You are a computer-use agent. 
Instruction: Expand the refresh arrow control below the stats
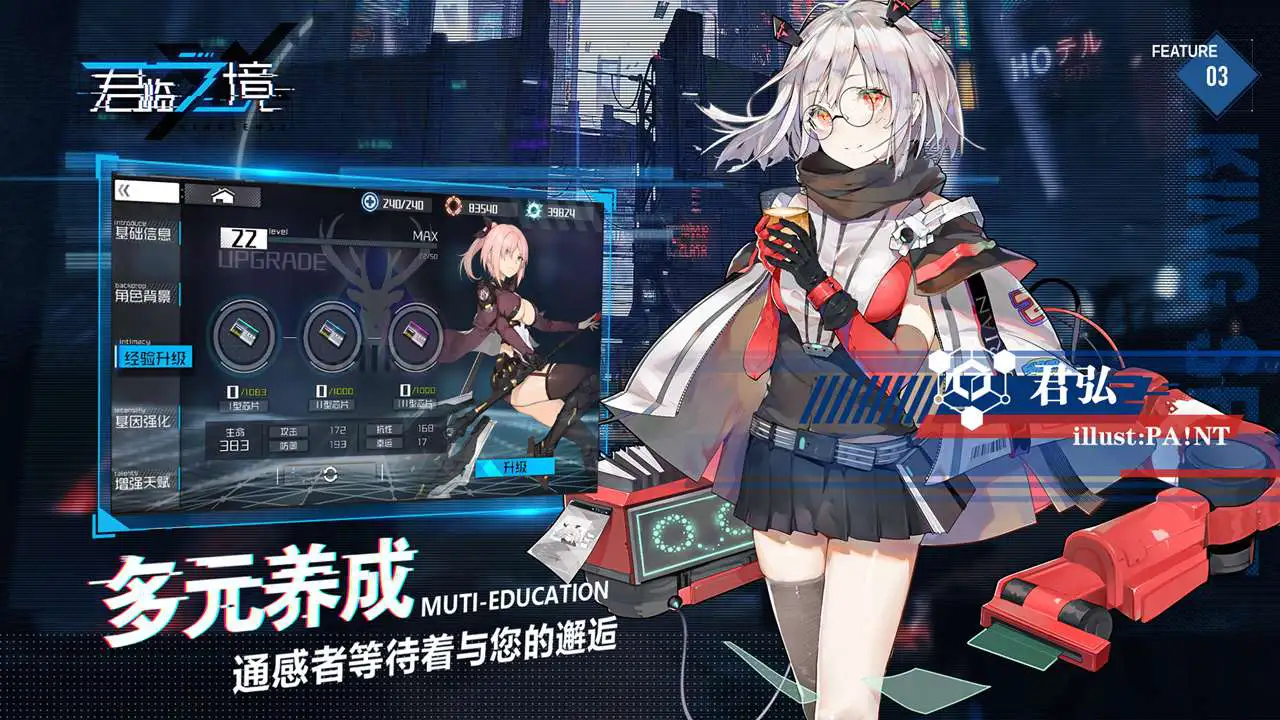pos(328,474)
